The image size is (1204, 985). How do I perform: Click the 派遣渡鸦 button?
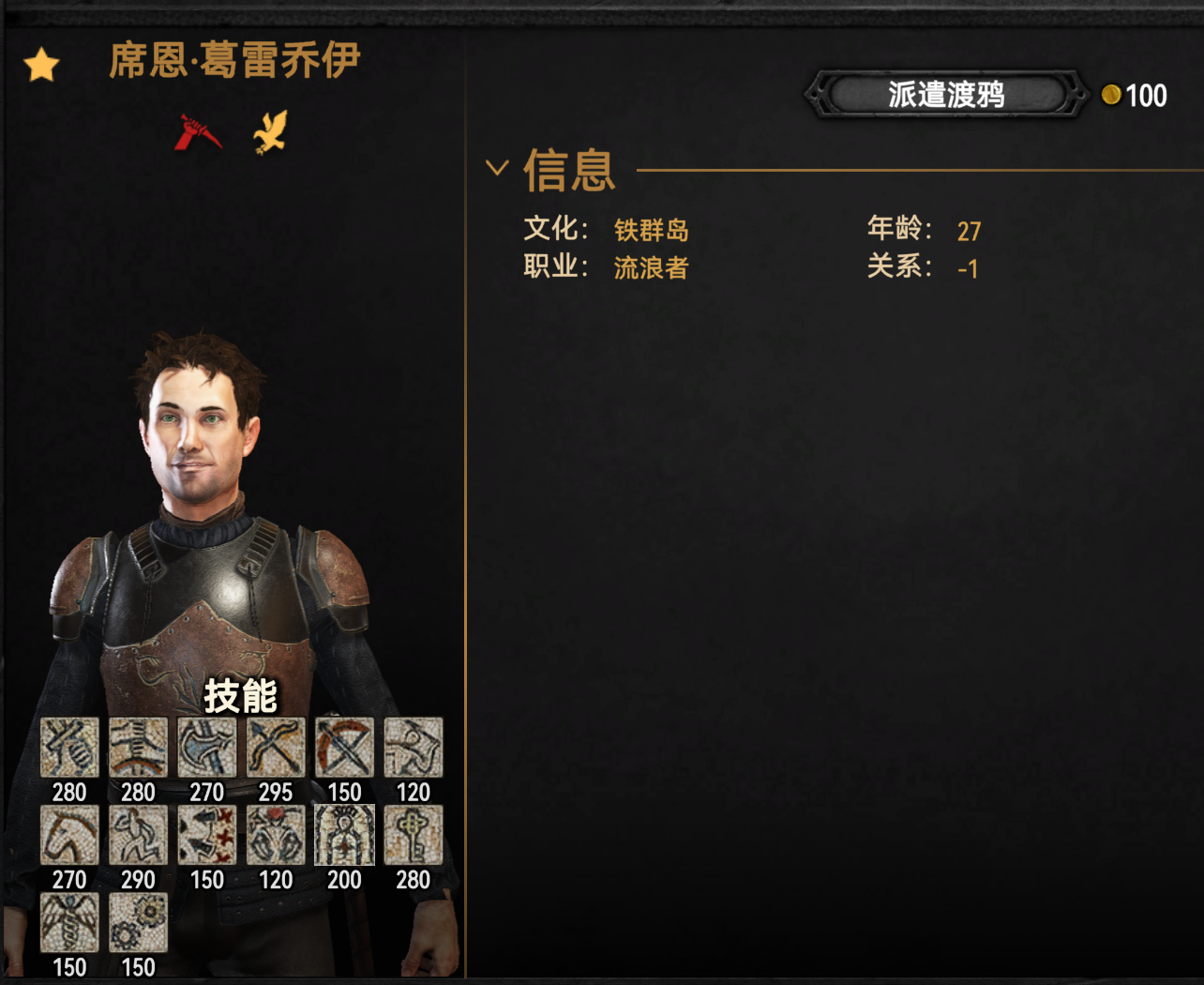click(x=945, y=95)
